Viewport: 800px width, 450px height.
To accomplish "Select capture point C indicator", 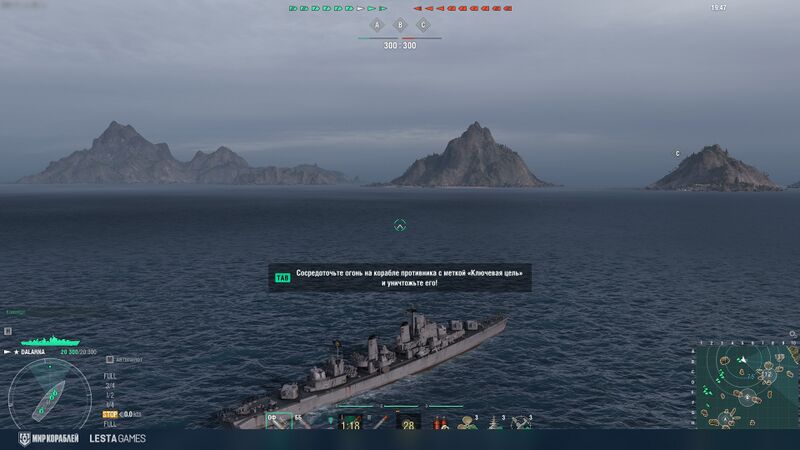I will (423, 24).
